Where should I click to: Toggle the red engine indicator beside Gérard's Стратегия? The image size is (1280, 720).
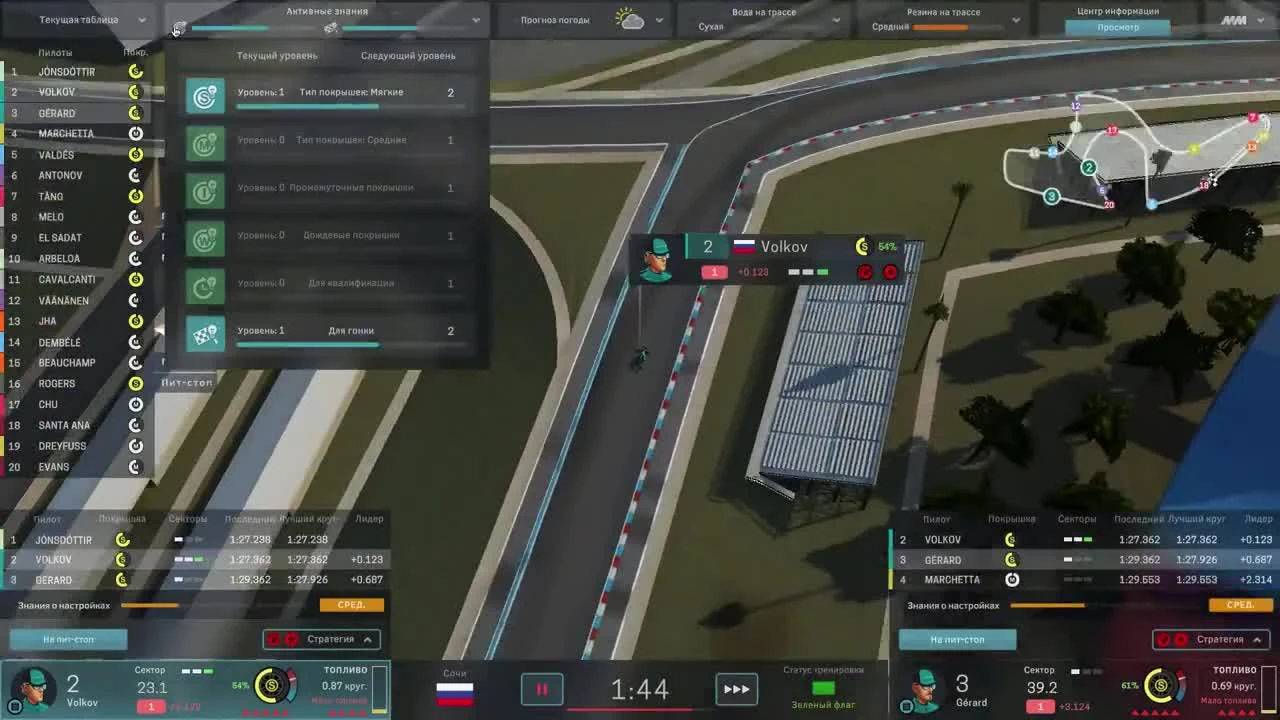click(x=1164, y=639)
